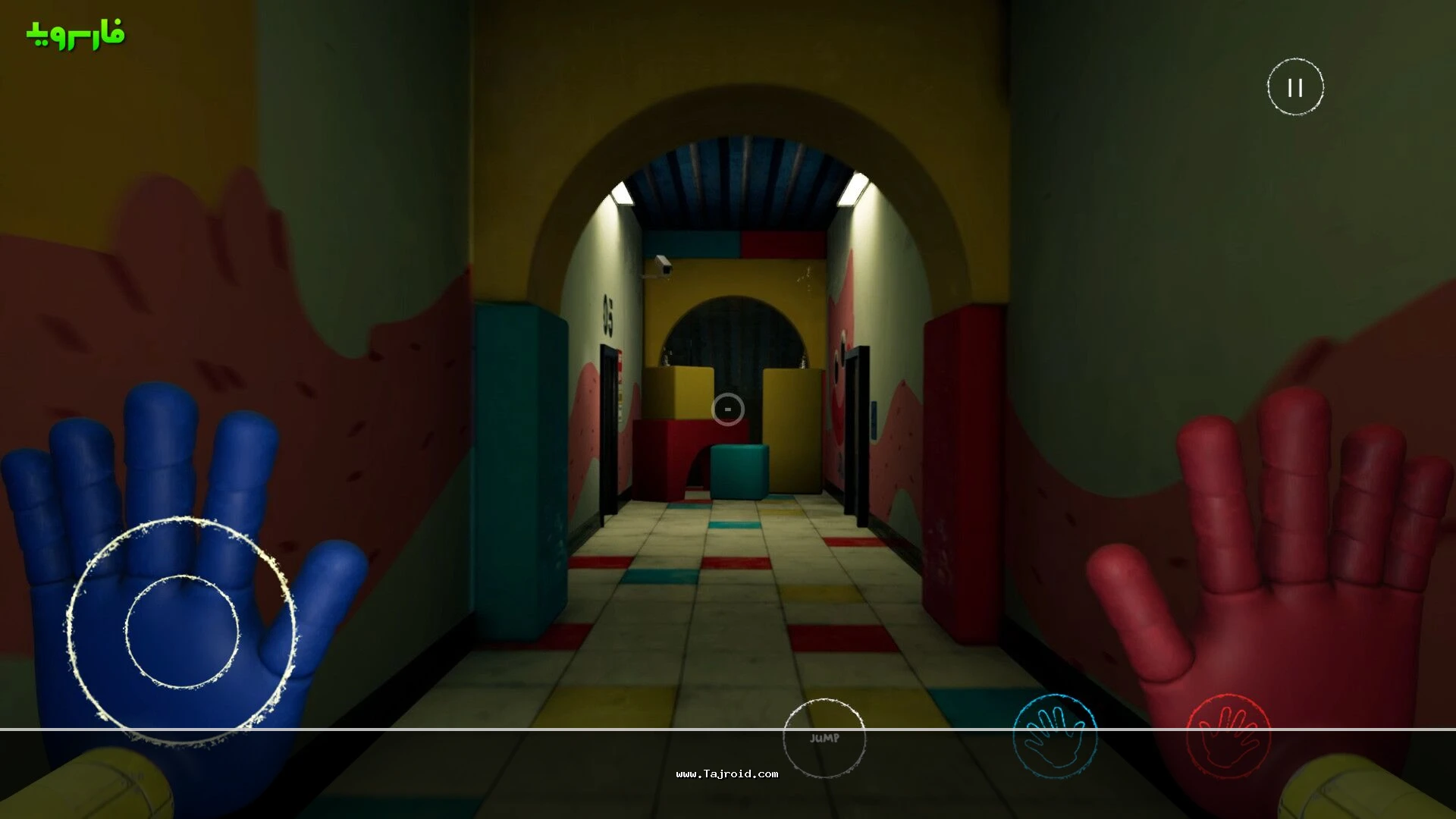1456x819 pixels.
Task: Pause the game with the pause button
Action: tap(1295, 87)
